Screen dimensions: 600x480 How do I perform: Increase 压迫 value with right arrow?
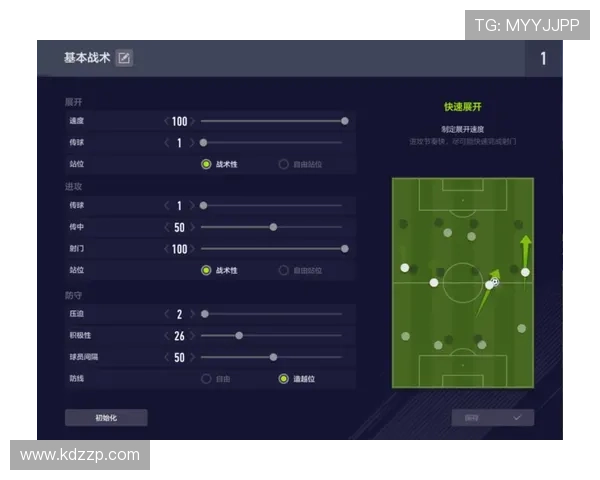[193, 314]
